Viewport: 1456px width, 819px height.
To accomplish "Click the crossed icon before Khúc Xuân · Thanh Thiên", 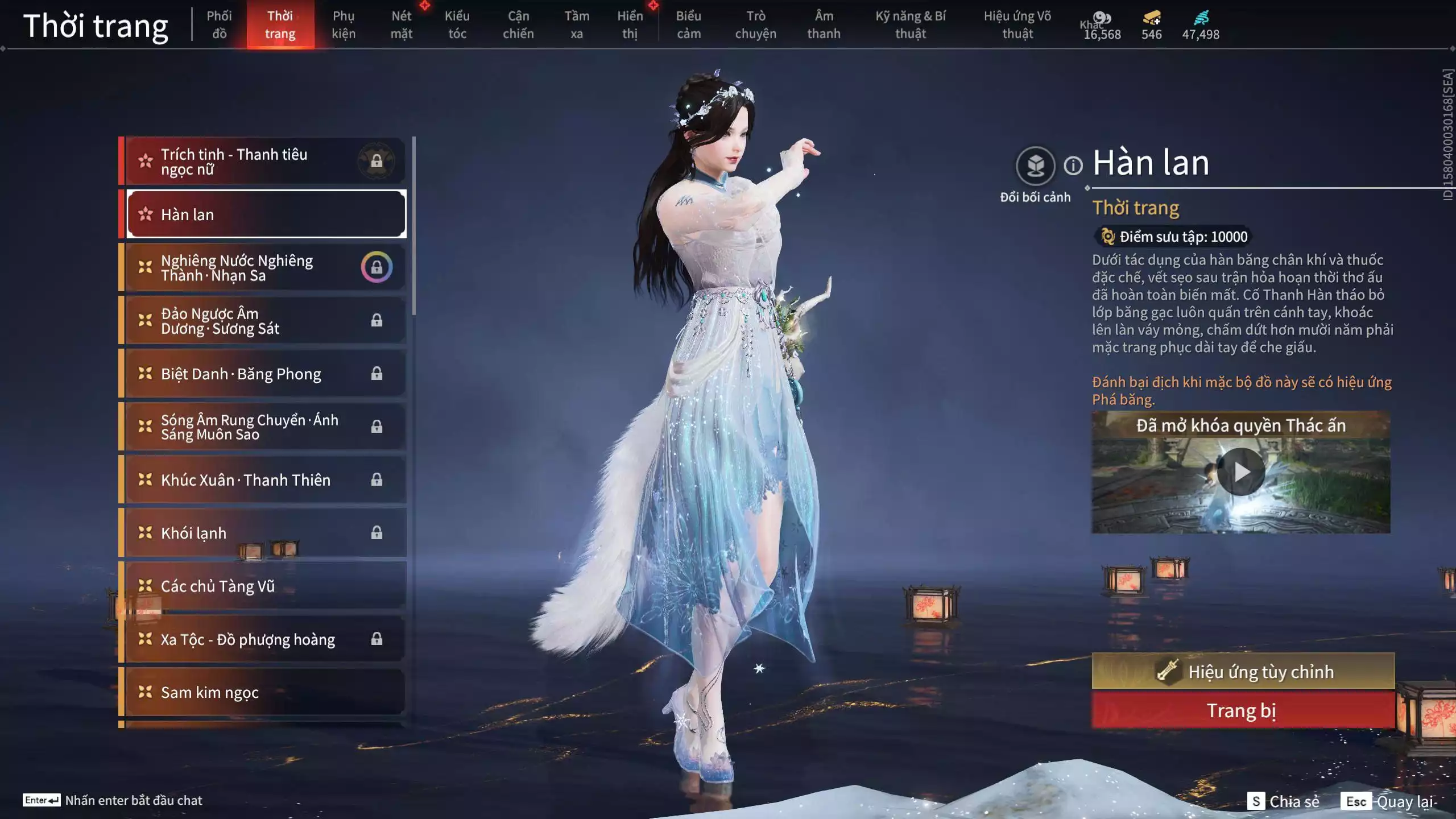I will click(x=144, y=479).
